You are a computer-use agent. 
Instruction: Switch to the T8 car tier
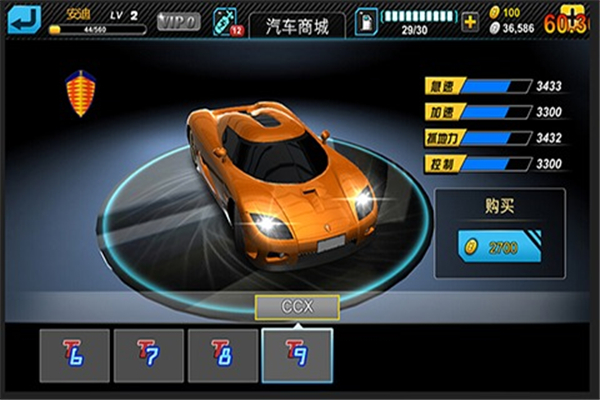tap(222, 352)
